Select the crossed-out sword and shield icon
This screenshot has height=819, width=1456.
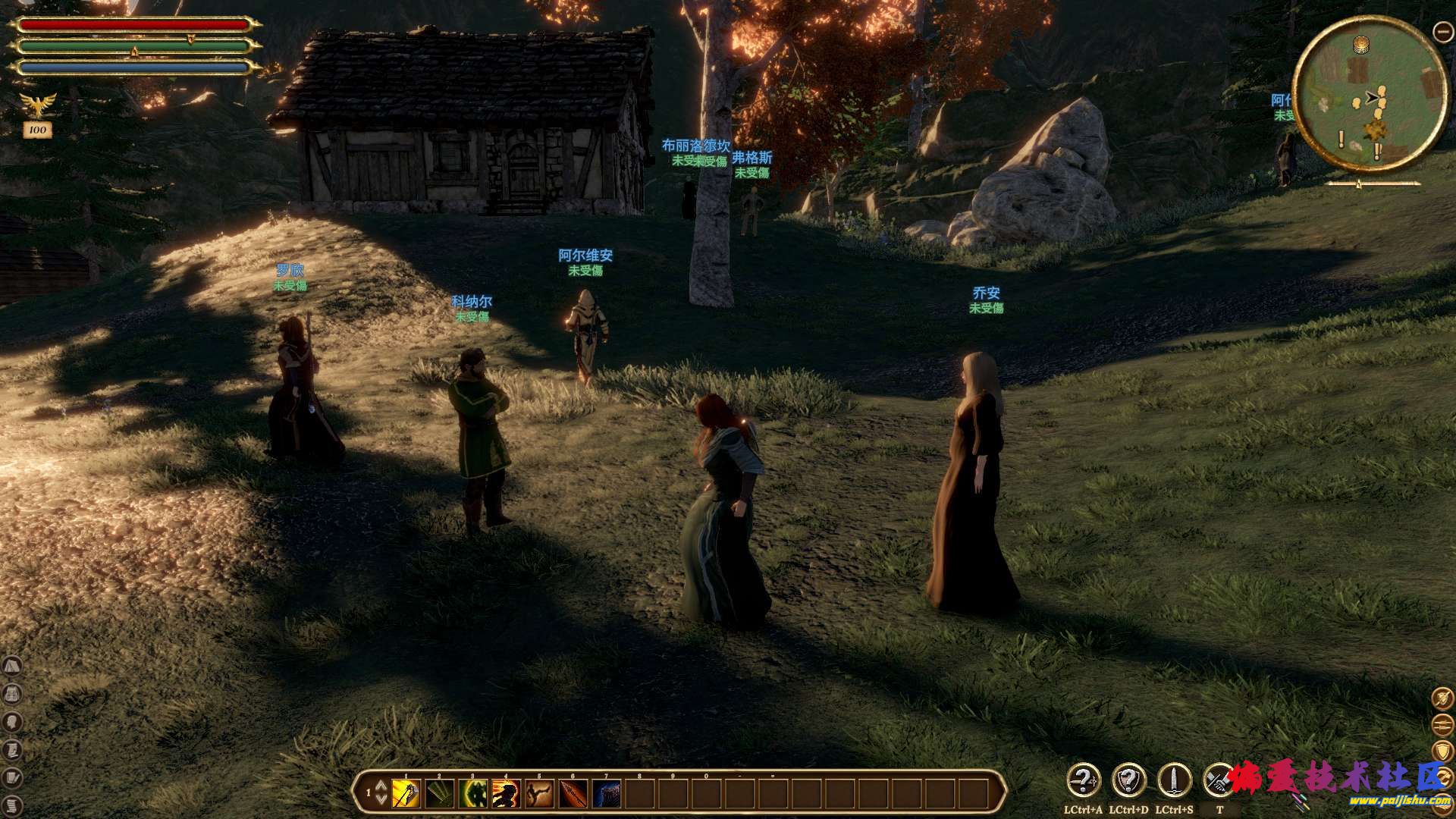[x=1442, y=698]
